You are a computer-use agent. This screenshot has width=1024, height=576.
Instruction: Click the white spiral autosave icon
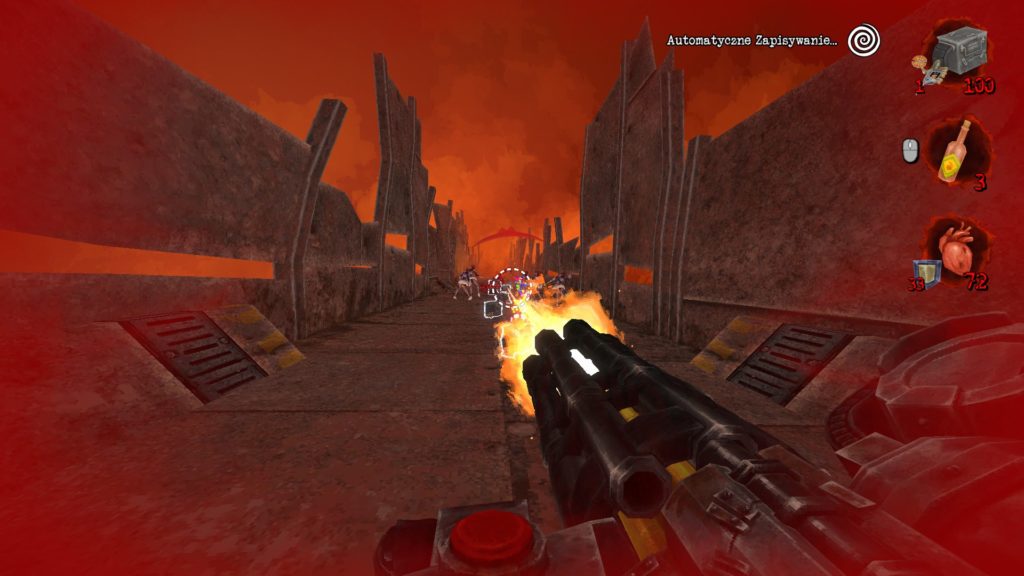coord(863,40)
